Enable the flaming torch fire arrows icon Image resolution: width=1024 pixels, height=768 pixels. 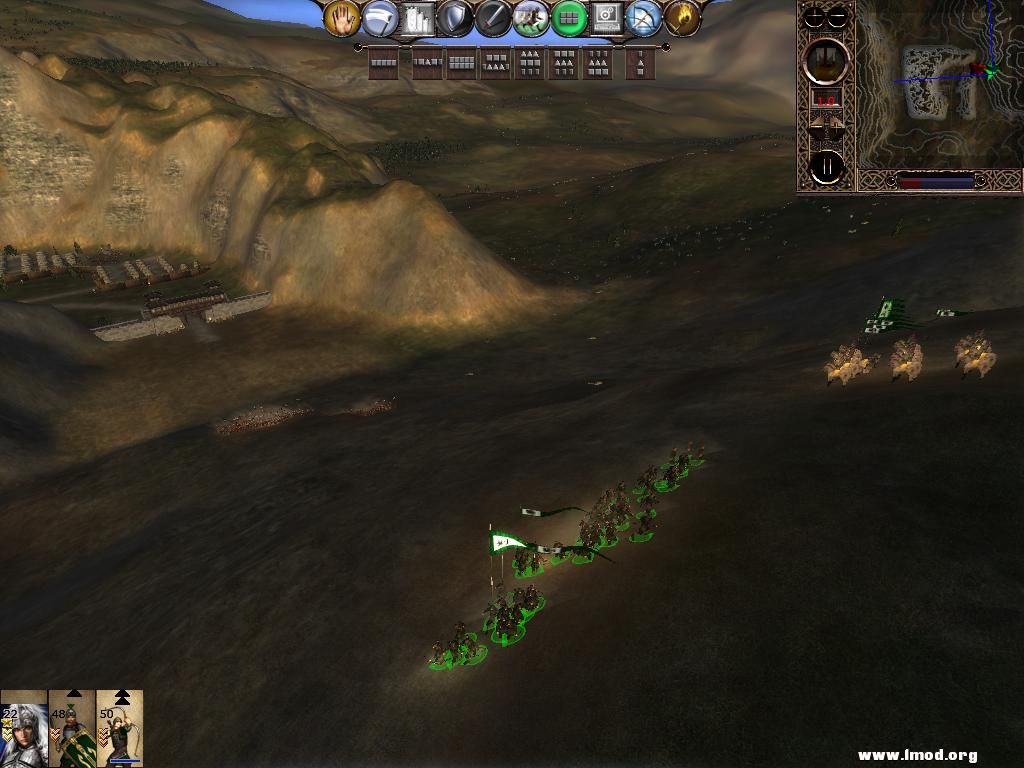tap(682, 18)
